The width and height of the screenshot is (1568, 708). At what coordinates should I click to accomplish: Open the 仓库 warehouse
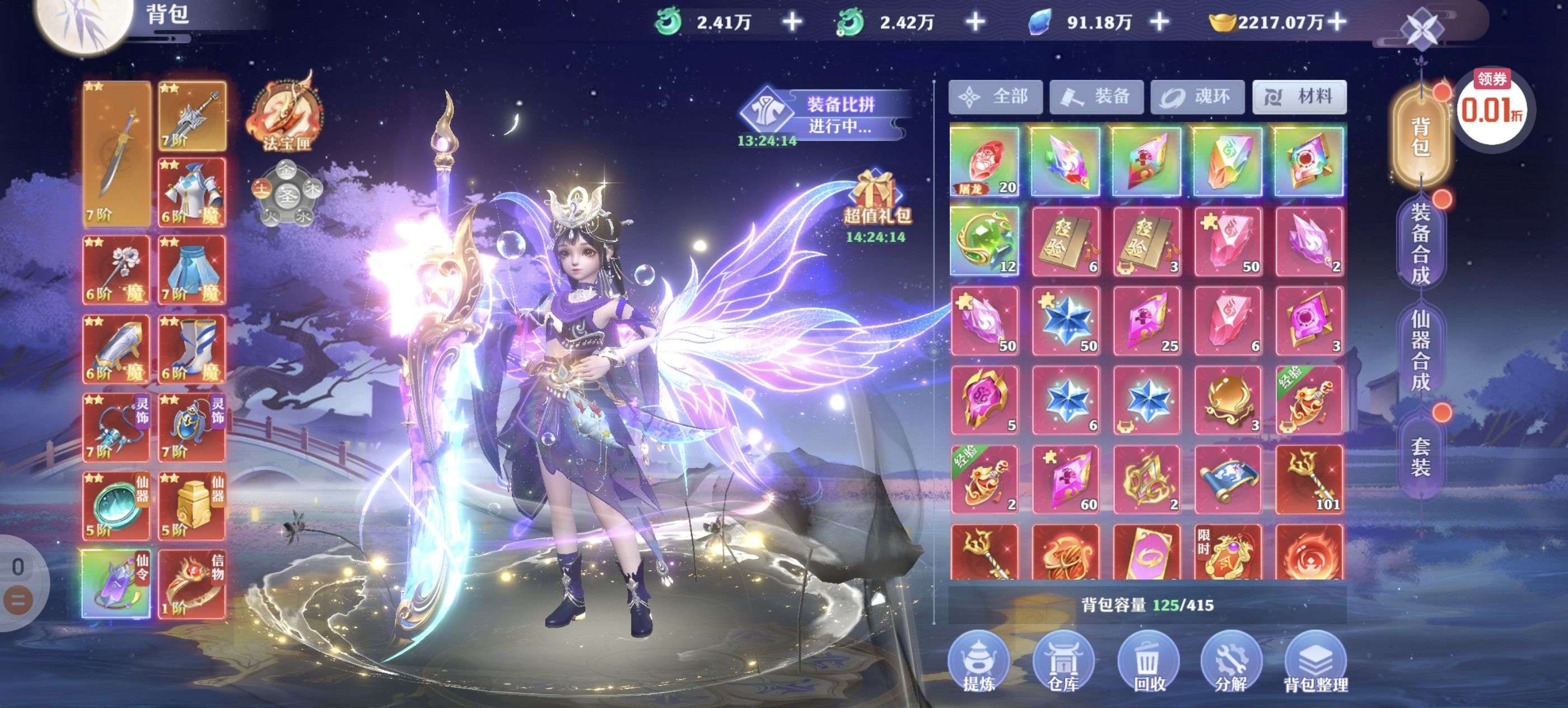point(1063,662)
